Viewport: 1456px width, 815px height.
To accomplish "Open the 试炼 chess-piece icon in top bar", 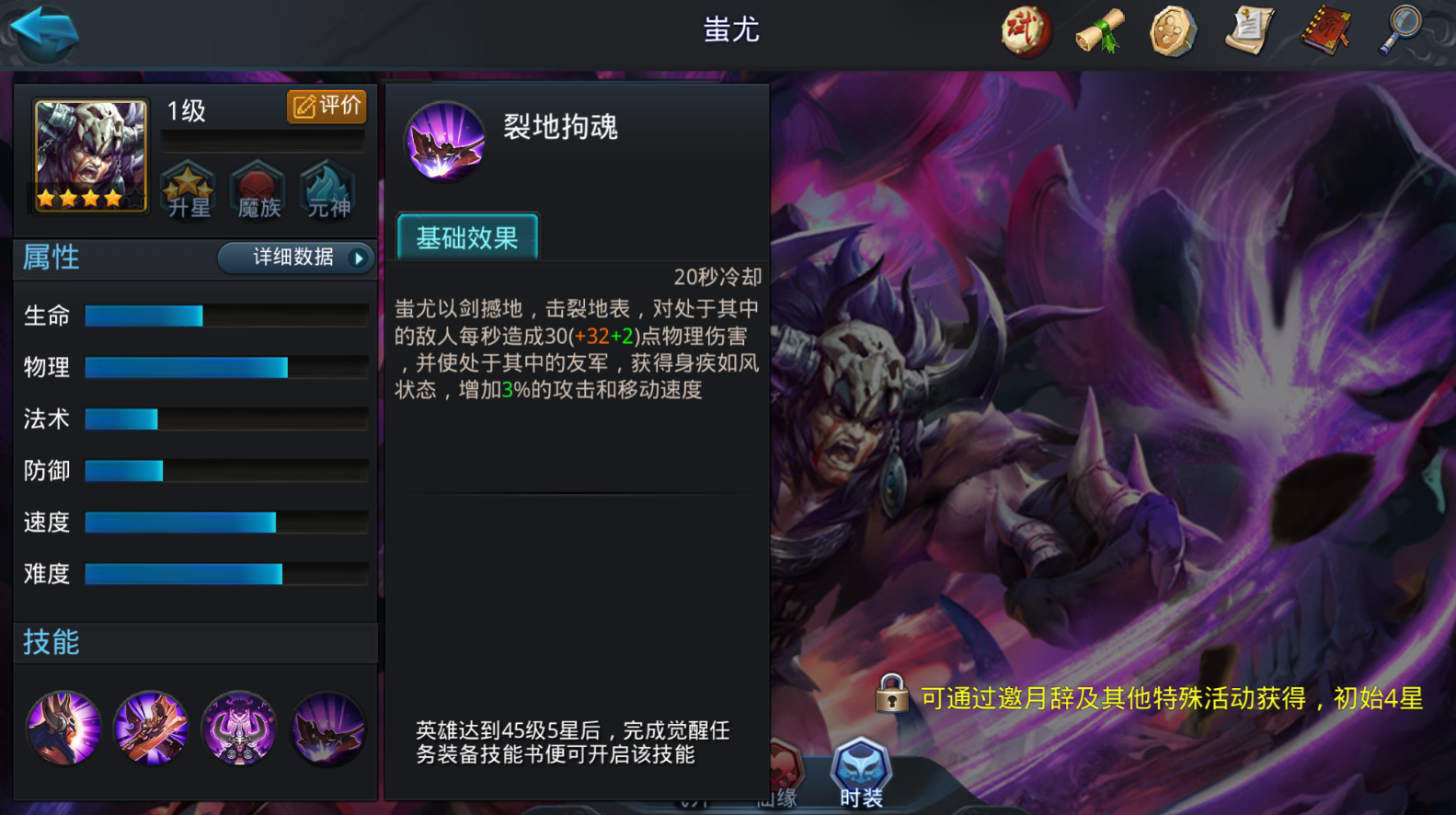I will 1025,30.
